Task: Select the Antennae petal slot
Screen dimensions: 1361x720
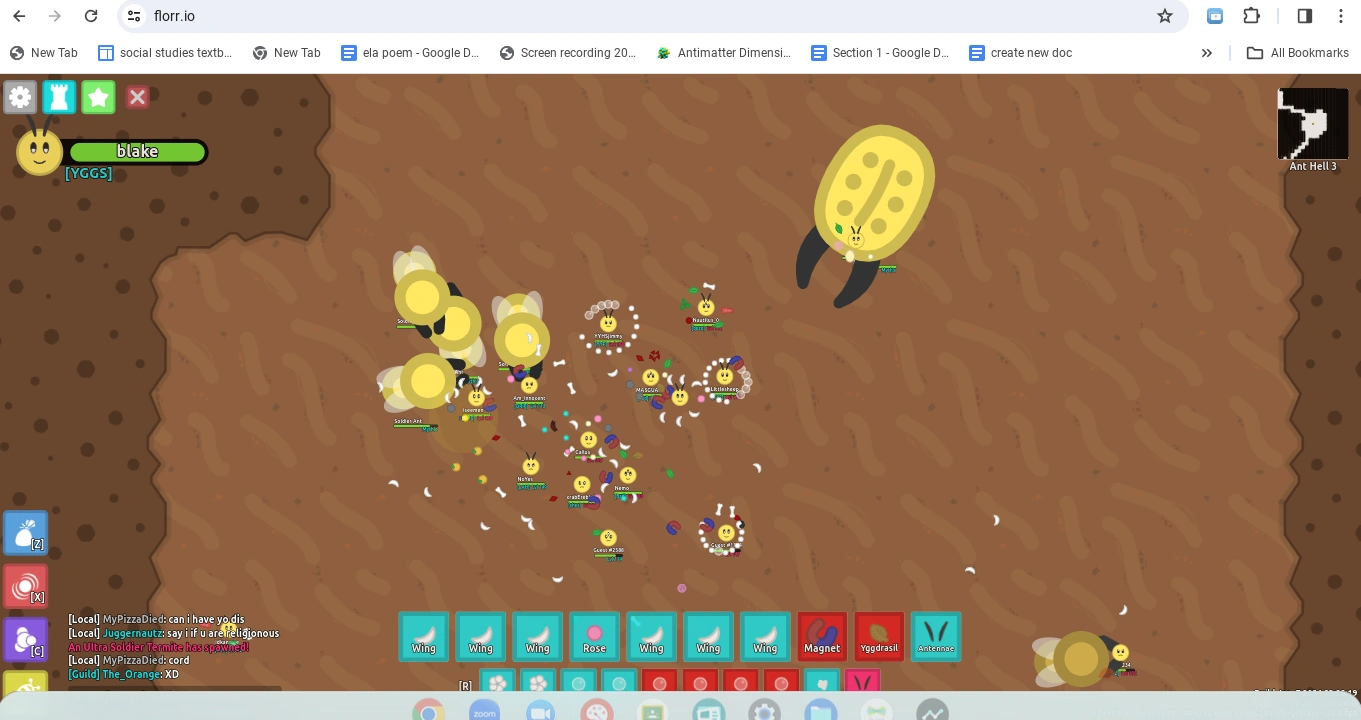Action: (936, 636)
